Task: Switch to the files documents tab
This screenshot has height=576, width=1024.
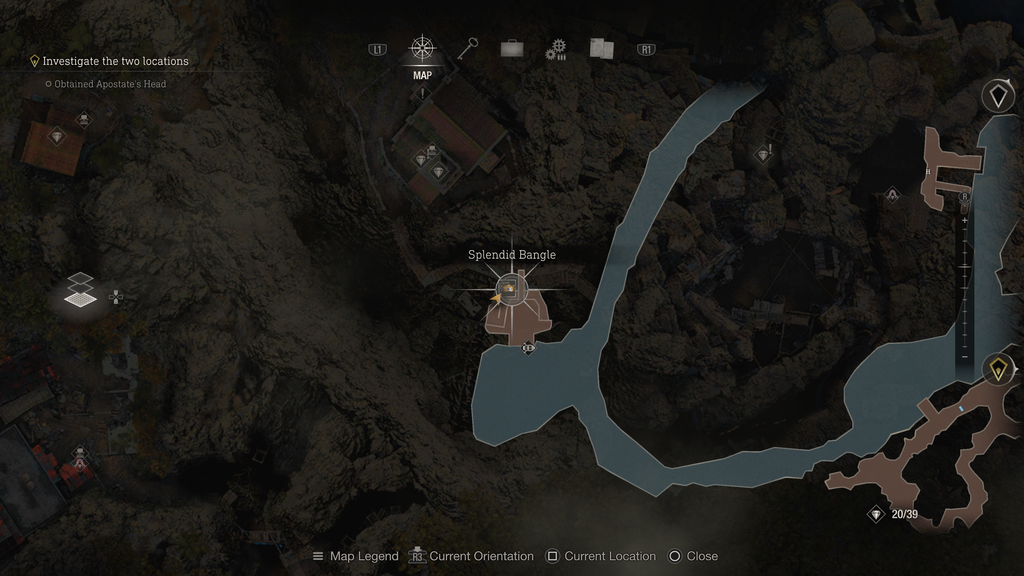Action: (601, 48)
